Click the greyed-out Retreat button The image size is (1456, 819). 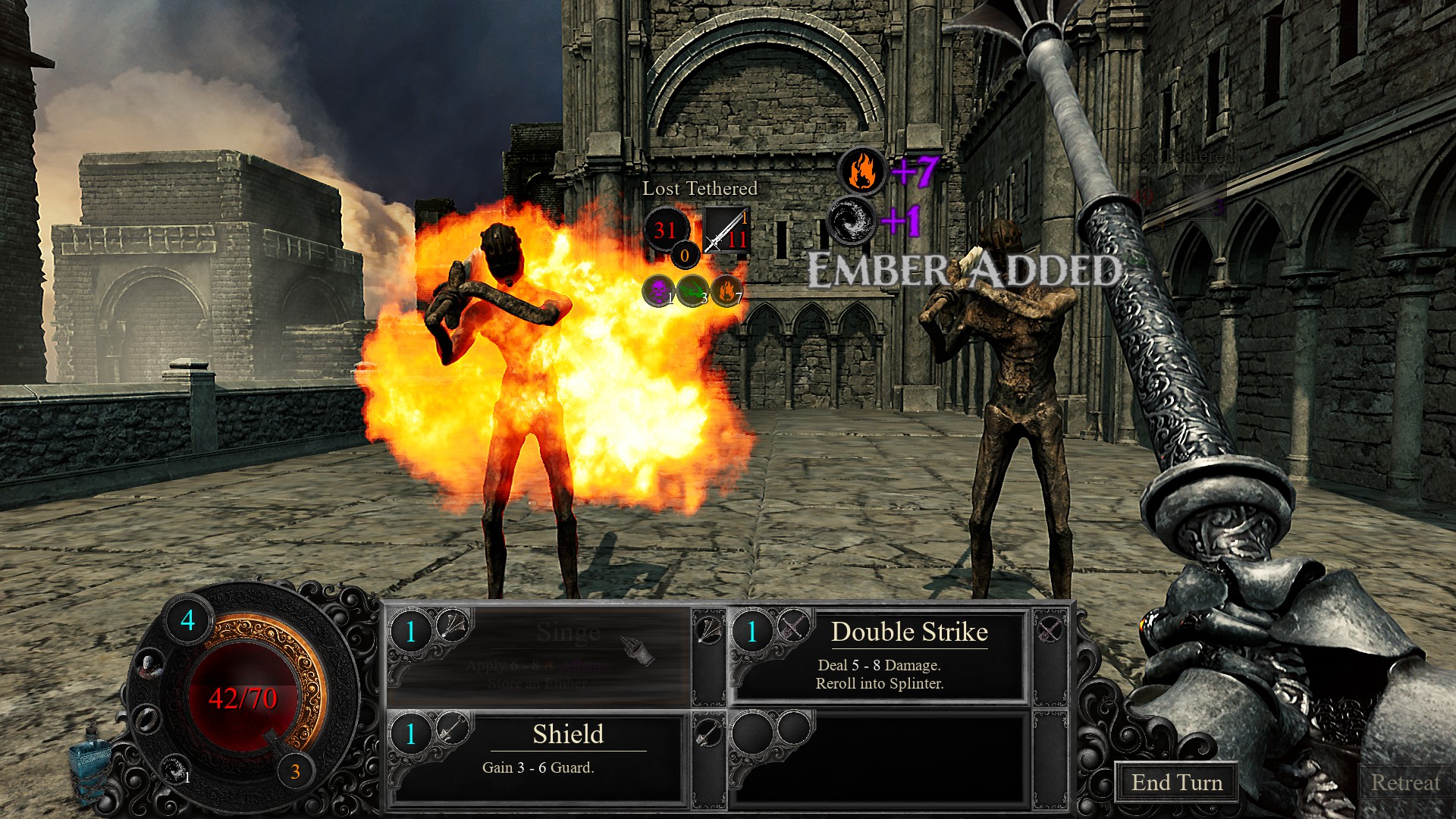coord(1404,782)
